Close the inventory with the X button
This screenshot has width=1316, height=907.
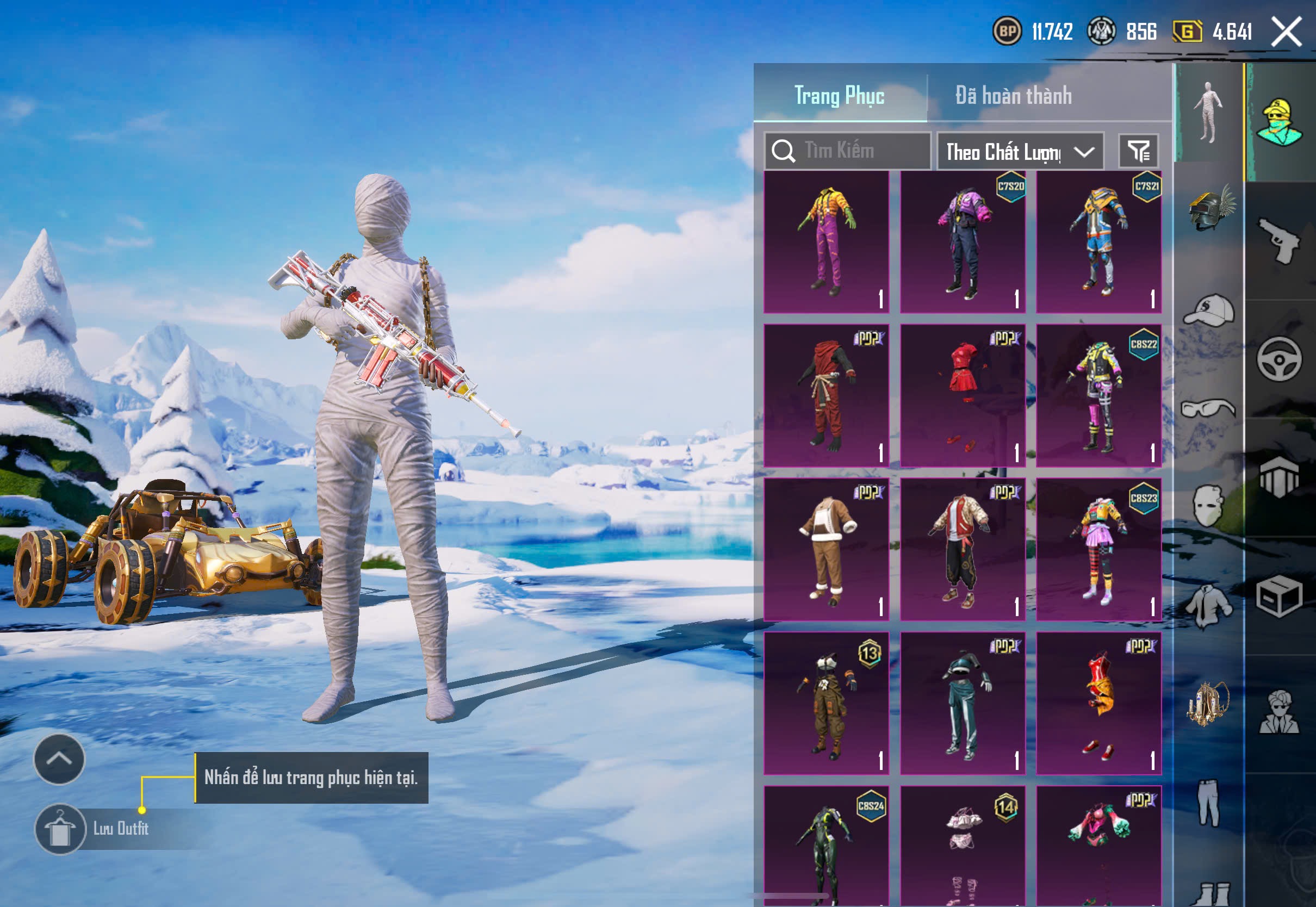(x=1286, y=32)
